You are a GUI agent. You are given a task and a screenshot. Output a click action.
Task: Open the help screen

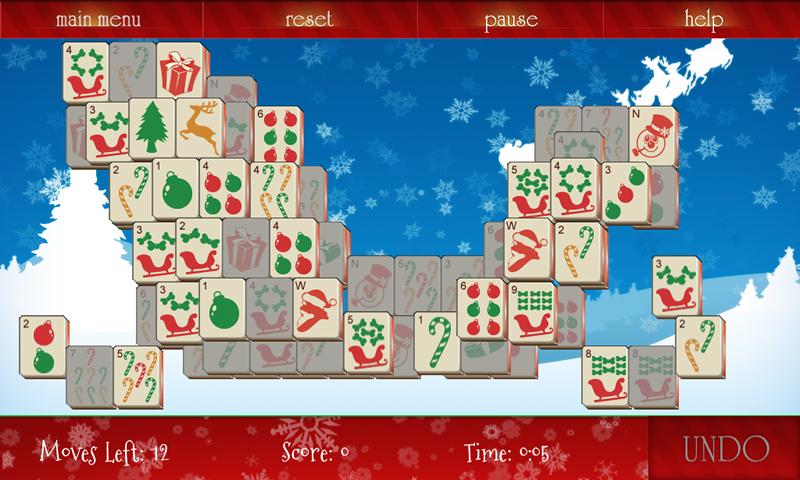pyautogui.click(x=705, y=19)
